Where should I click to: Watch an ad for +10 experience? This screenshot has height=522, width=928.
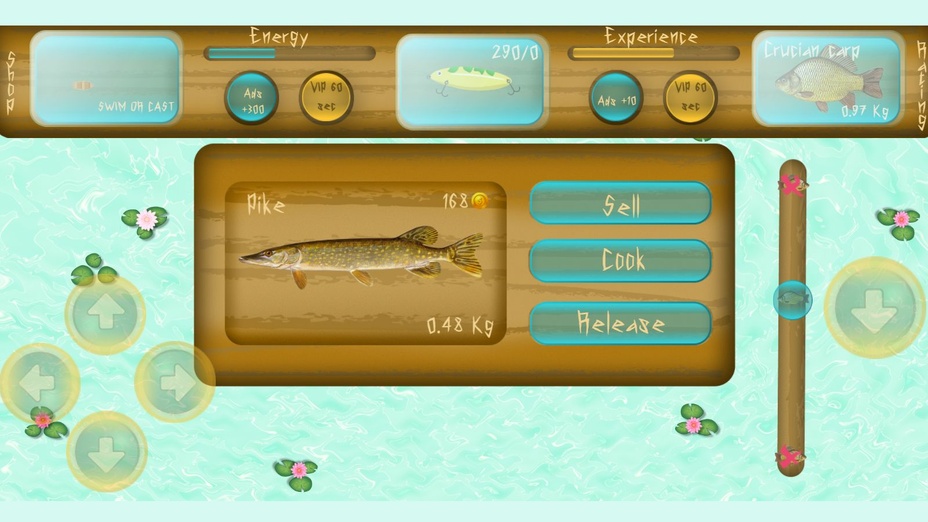[x=615, y=97]
